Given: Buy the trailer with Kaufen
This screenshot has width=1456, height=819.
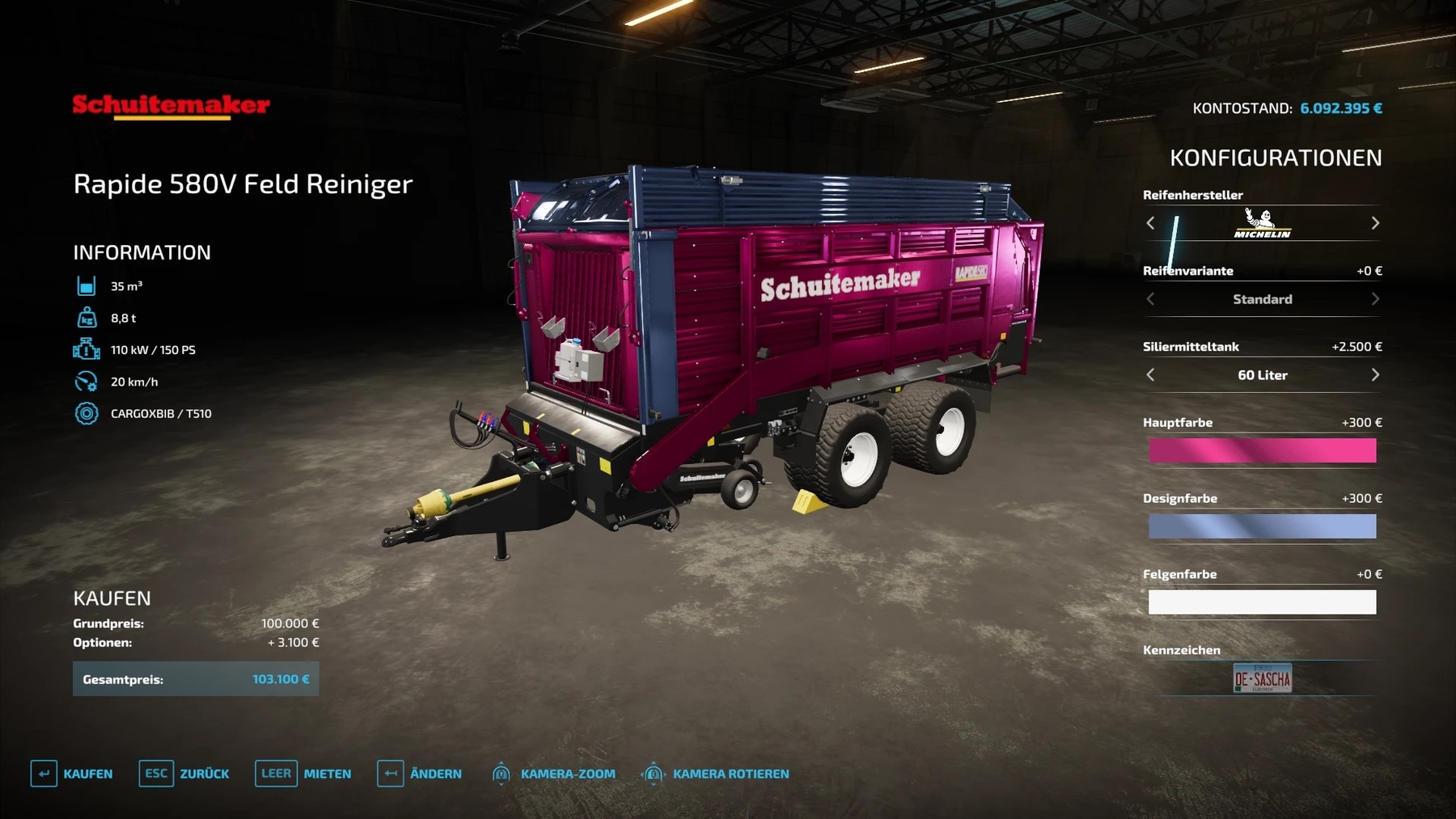Looking at the screenshot, I should pos(72,774).
